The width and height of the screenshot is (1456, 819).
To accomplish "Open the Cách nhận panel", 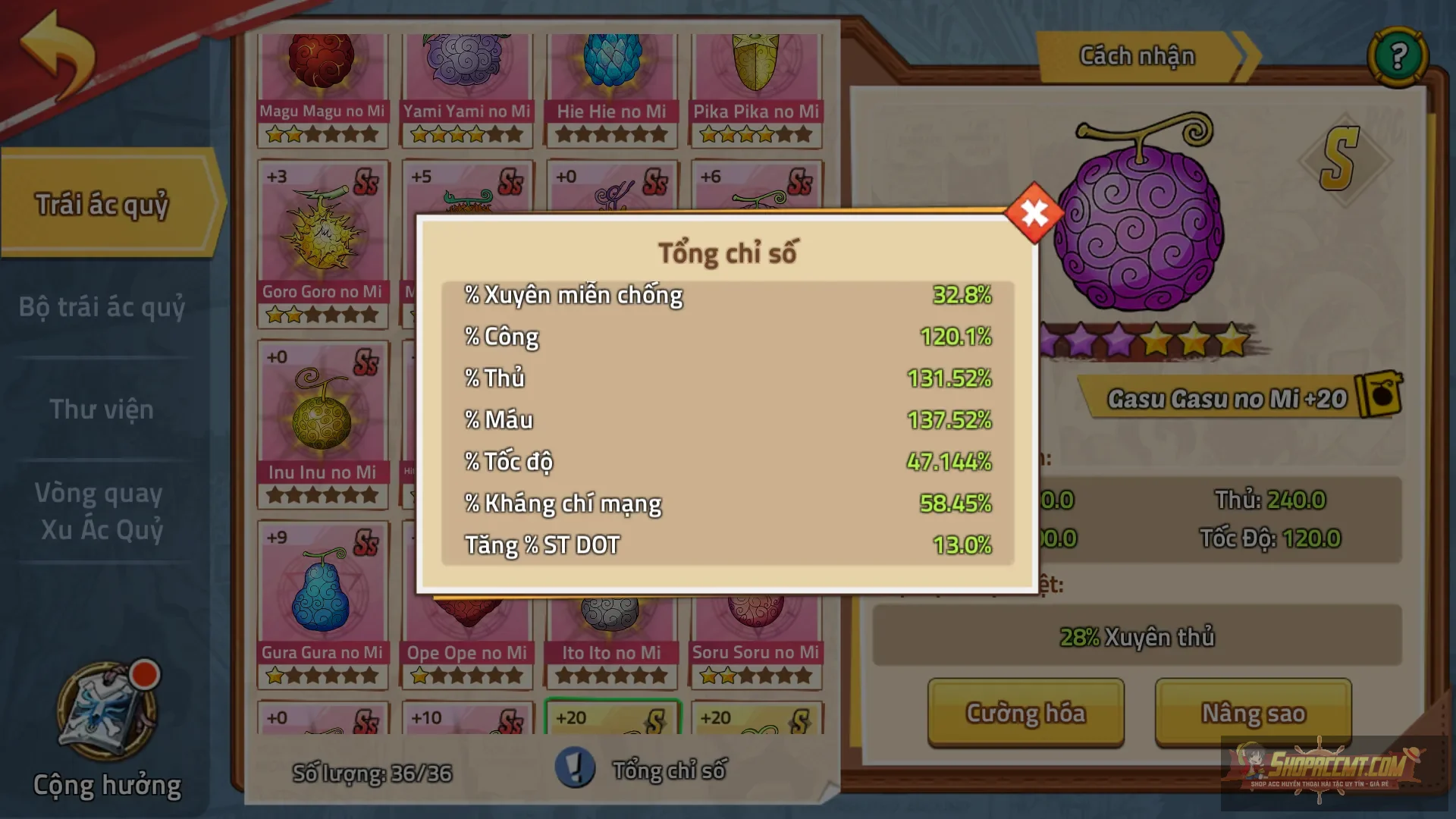I will click(1136, 55).
